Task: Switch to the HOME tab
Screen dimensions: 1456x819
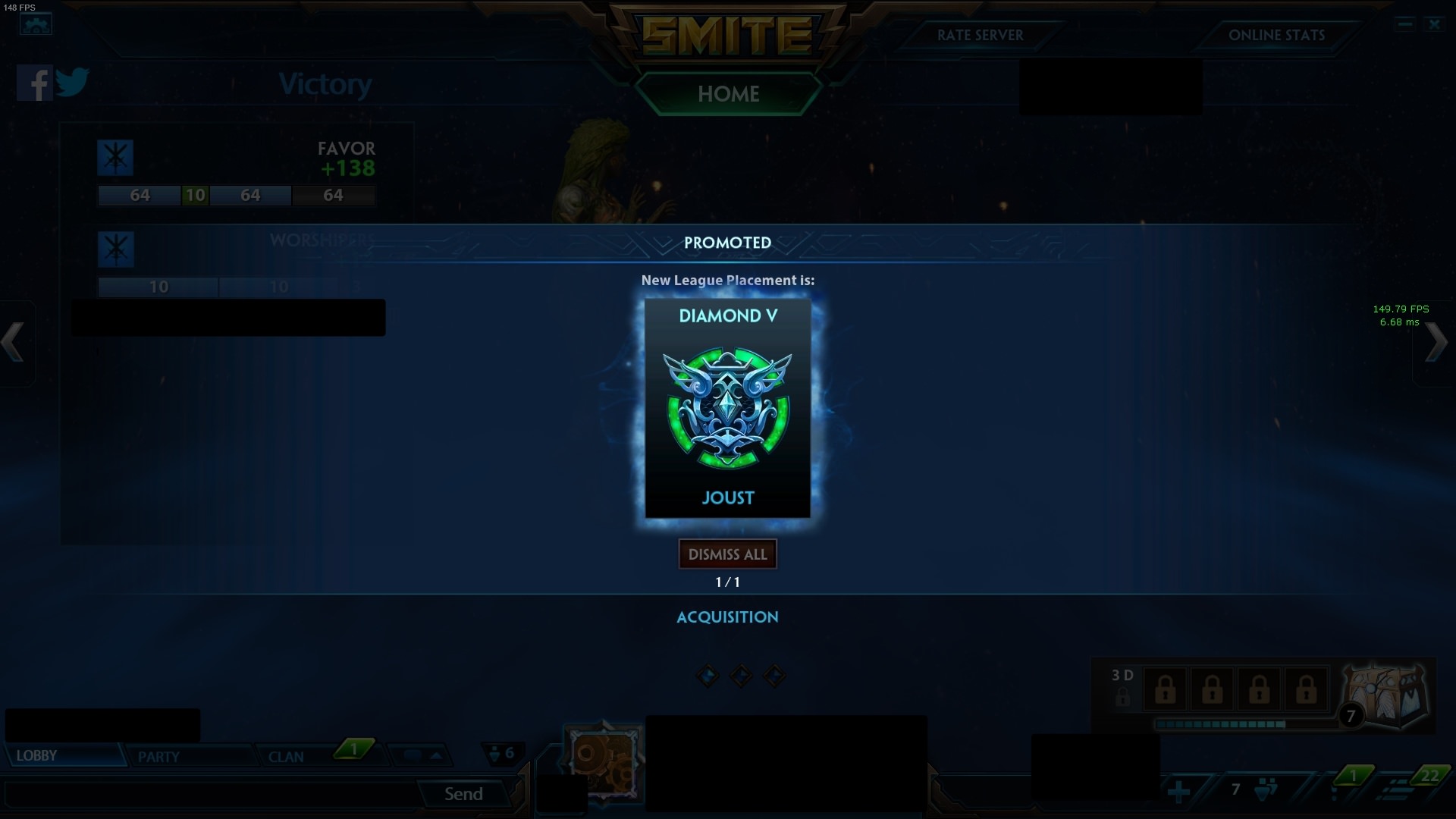Action: click(x=727, y=94)
